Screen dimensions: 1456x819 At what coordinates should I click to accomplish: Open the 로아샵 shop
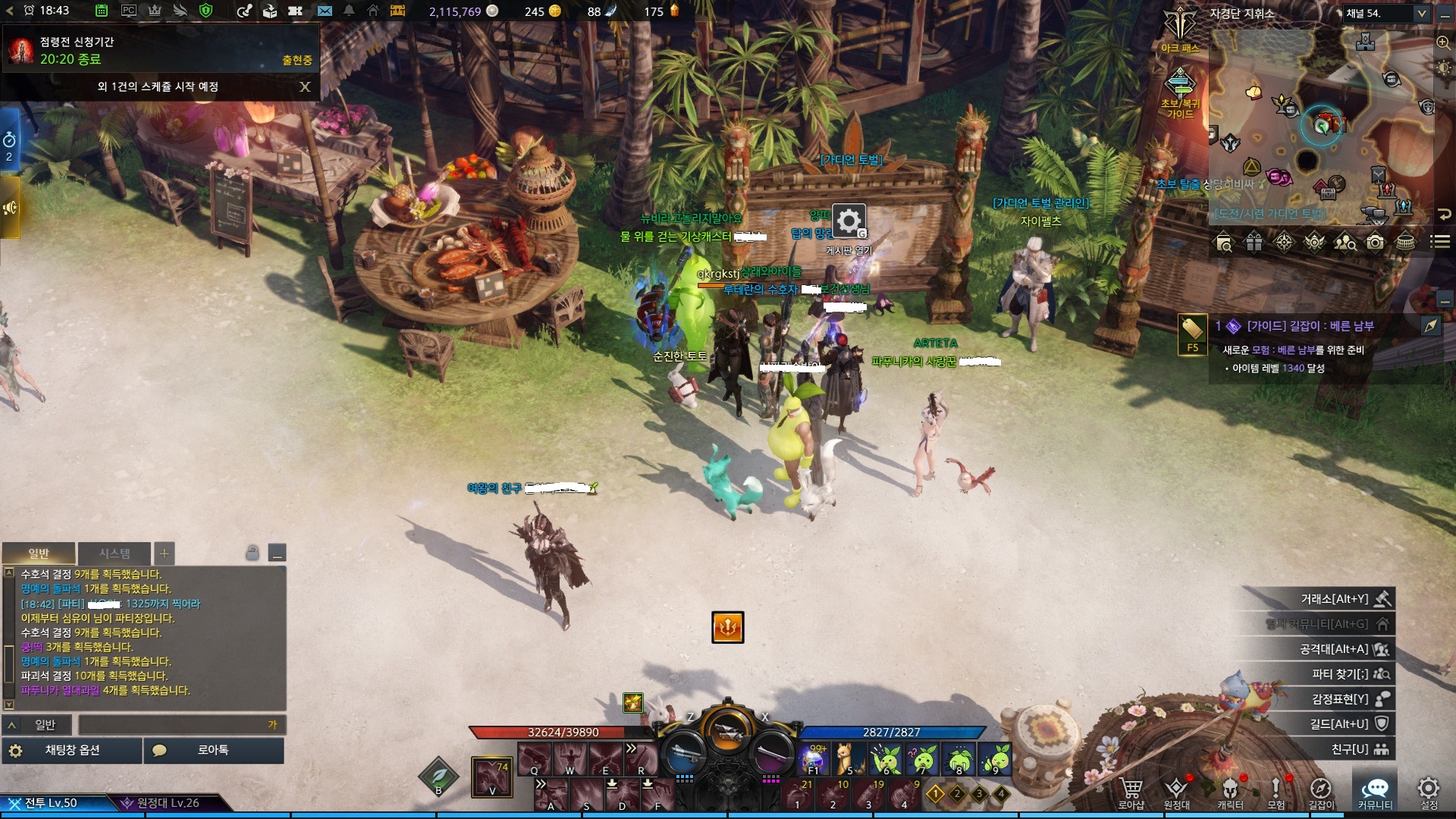[1131, 792]
